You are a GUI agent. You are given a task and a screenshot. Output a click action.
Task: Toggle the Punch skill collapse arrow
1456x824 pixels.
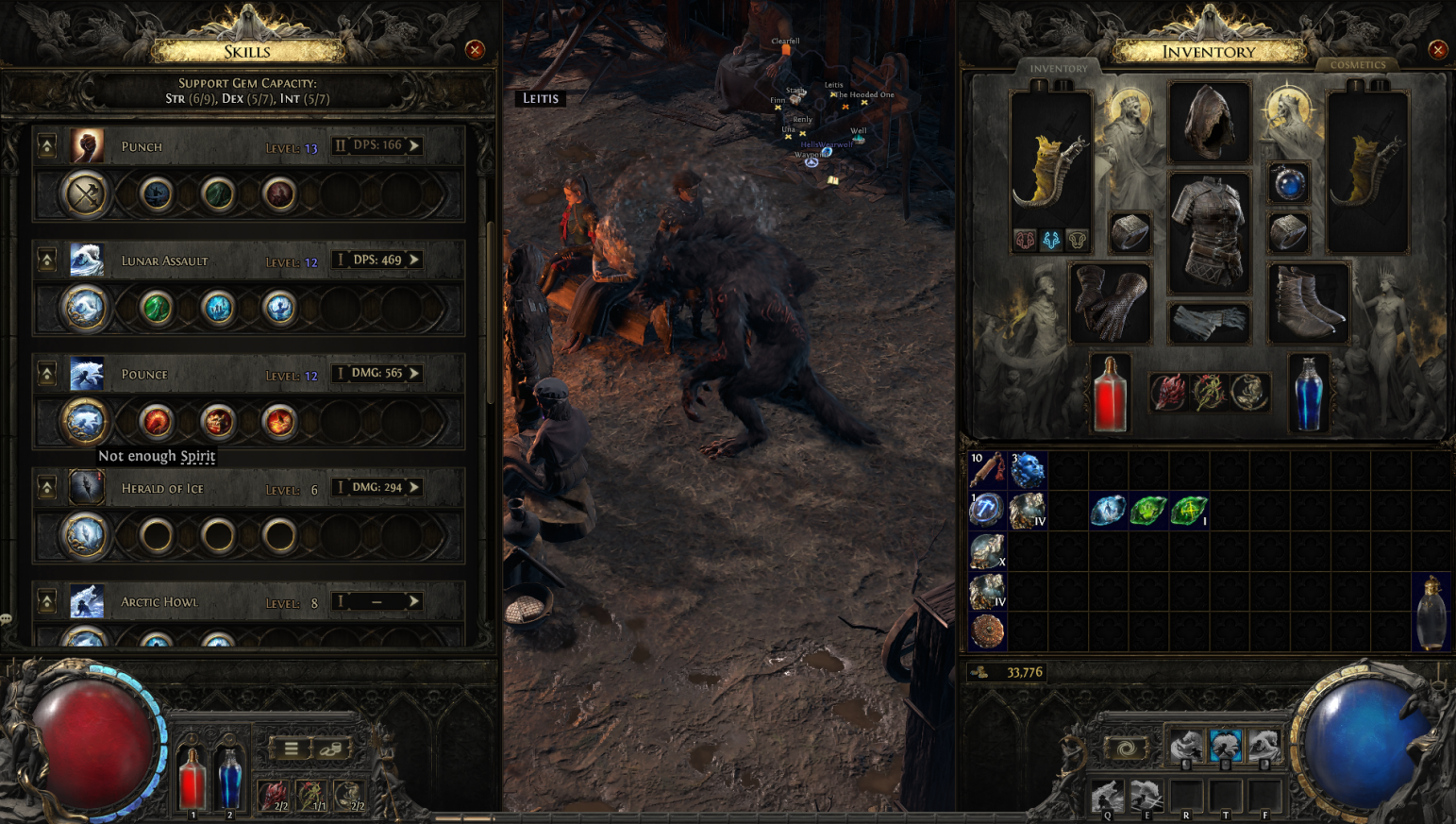pos(46,146)
